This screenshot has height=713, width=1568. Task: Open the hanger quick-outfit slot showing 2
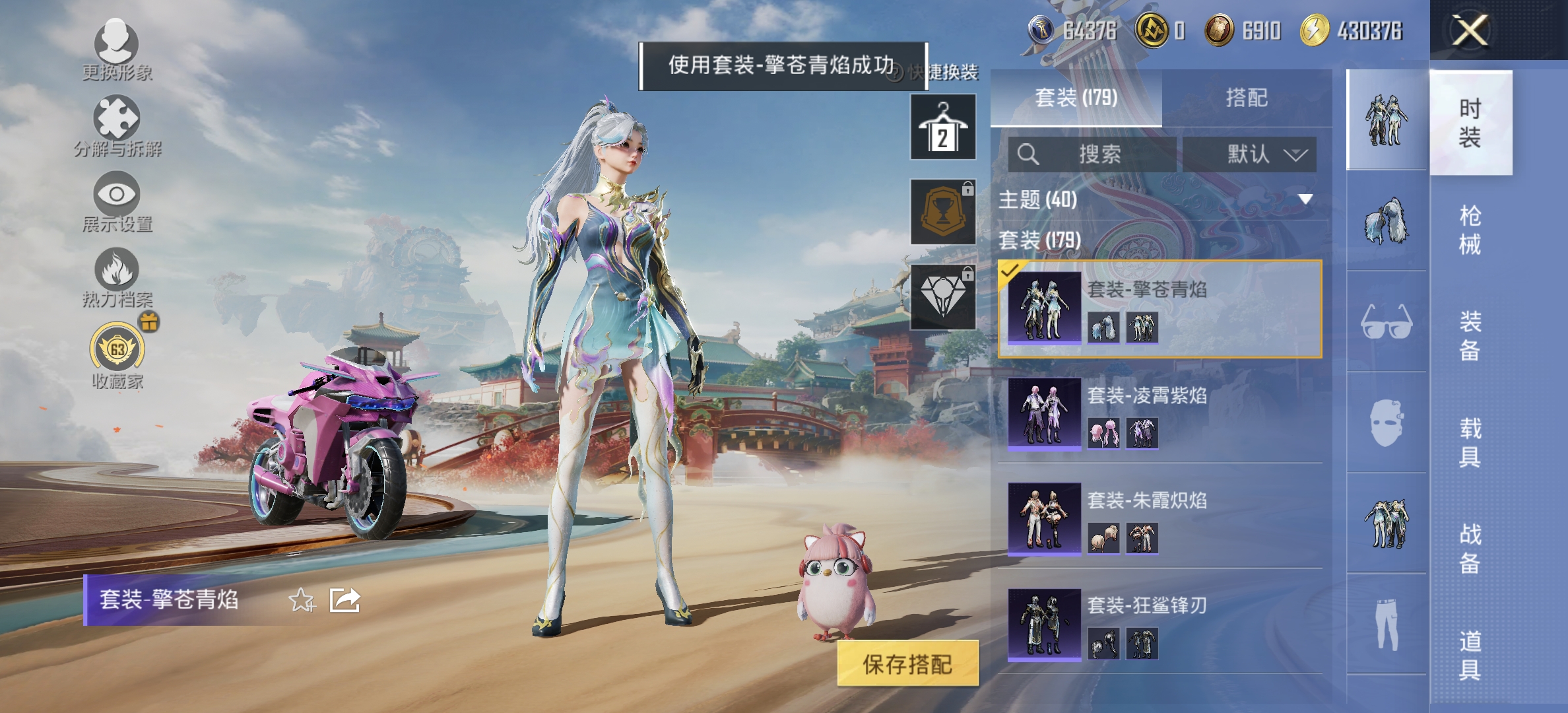942,127
